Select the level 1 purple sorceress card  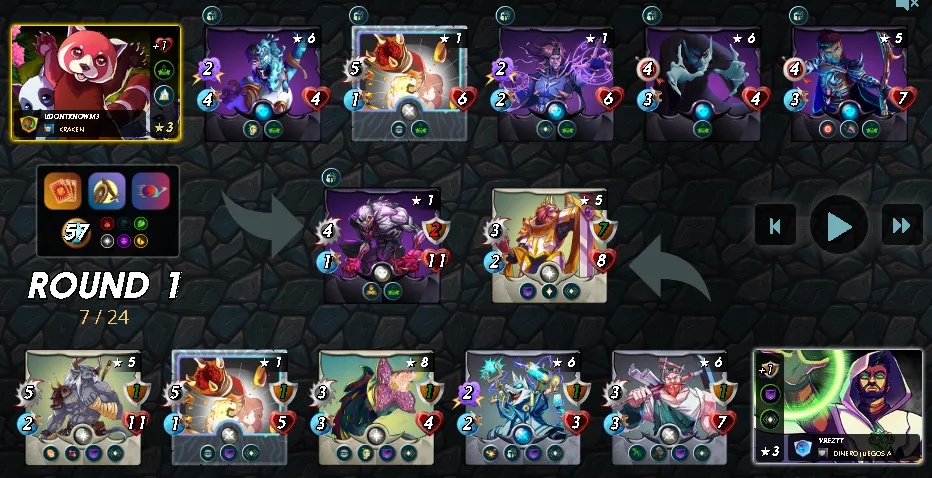coord(556,83)
